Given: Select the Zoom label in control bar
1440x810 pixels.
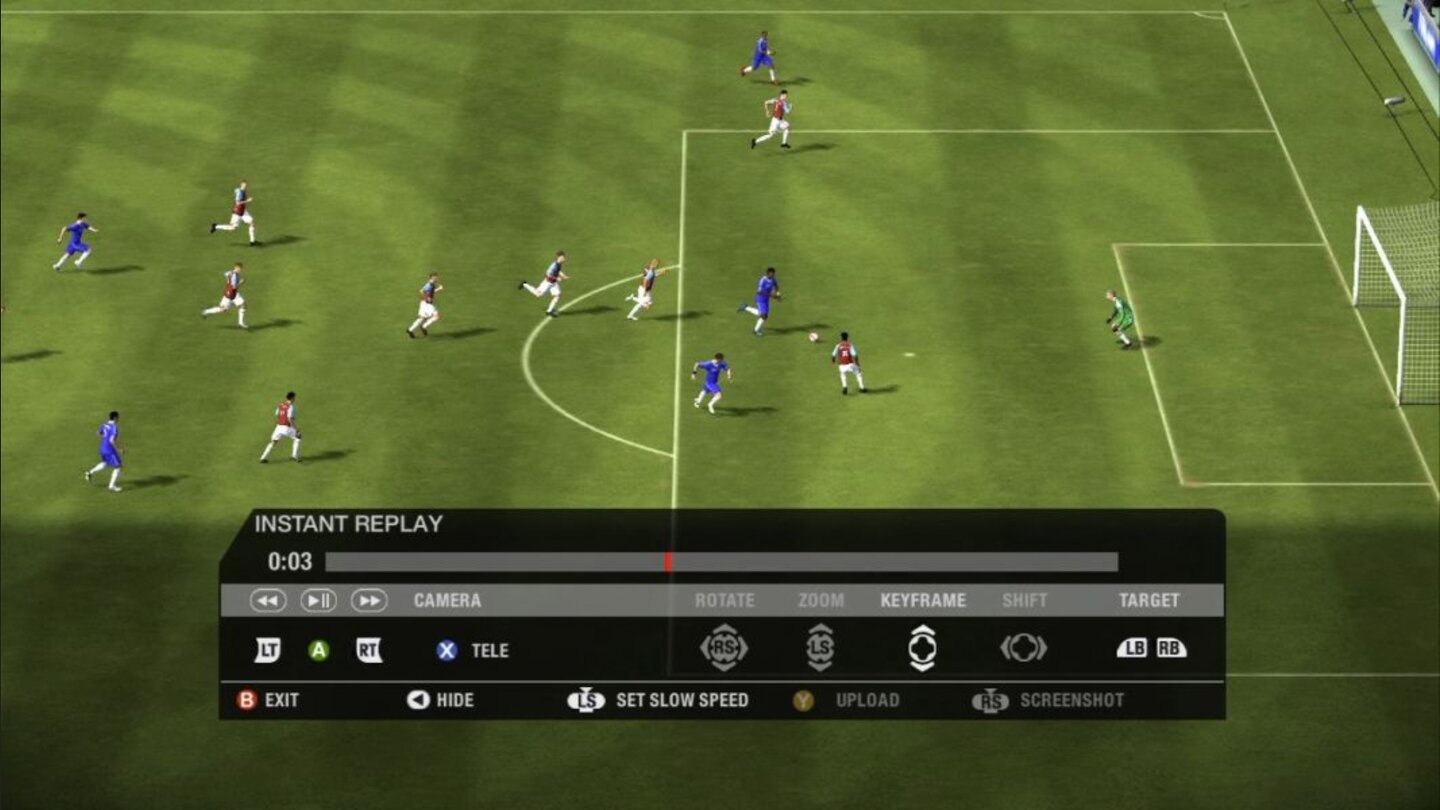Looking at the screenshot, I should click(823, 600).
